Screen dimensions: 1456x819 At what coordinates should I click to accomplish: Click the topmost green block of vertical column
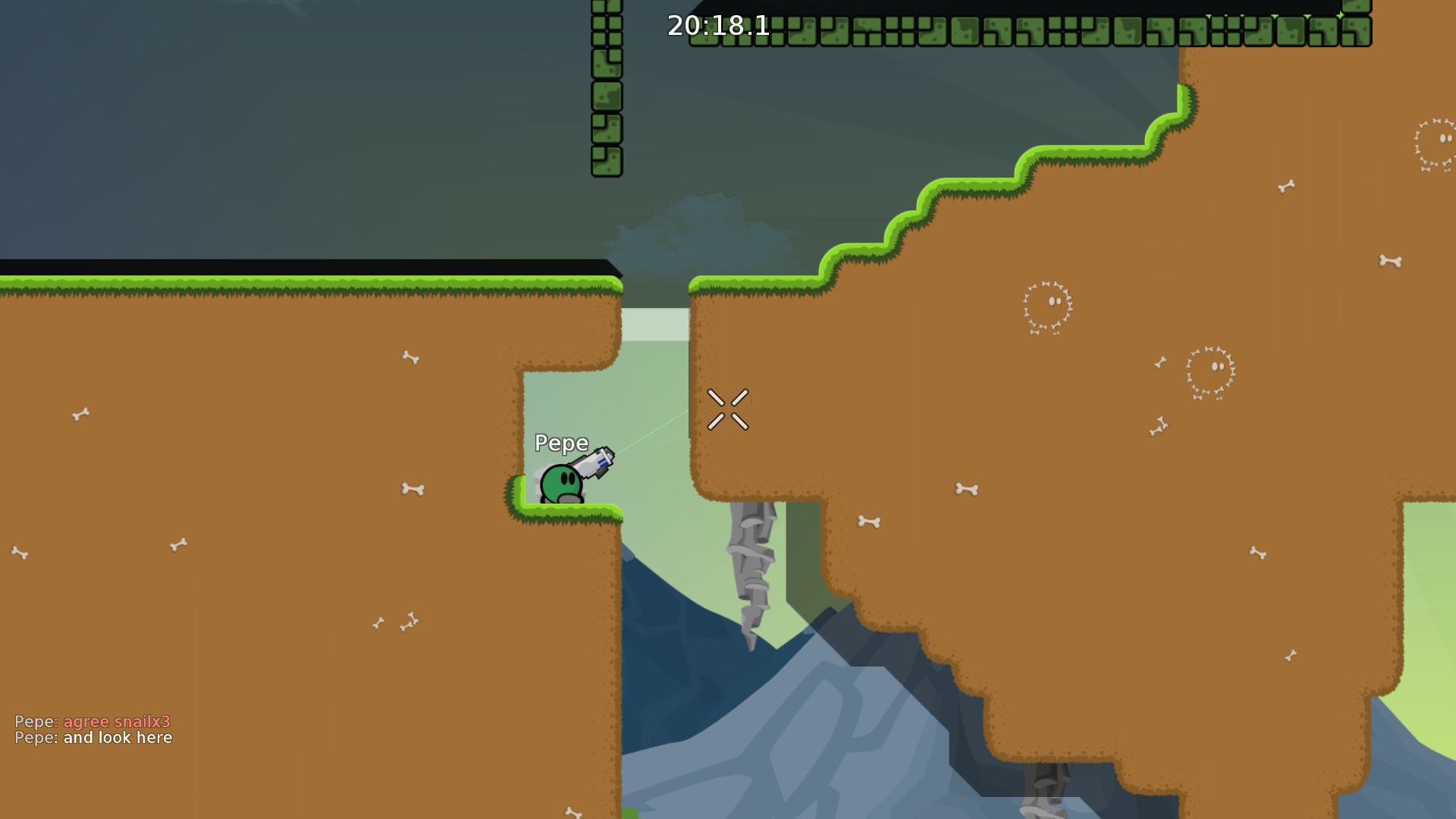pos(605,11)
